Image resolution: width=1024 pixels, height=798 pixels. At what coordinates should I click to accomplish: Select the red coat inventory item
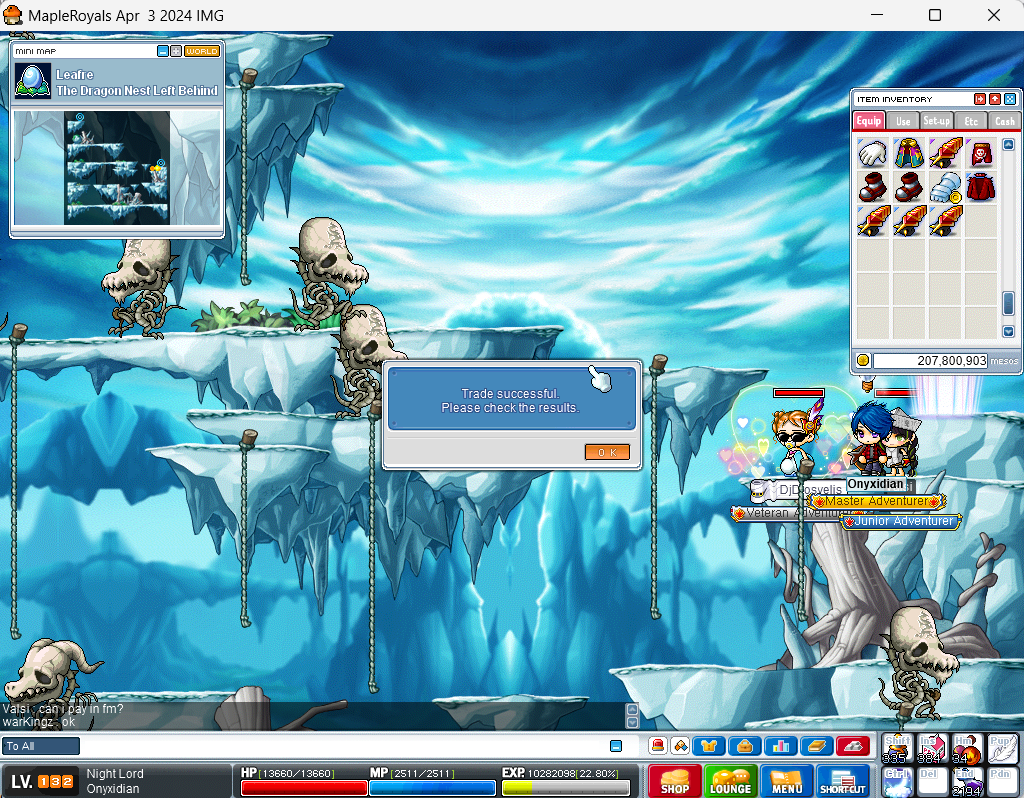point(981,187)
